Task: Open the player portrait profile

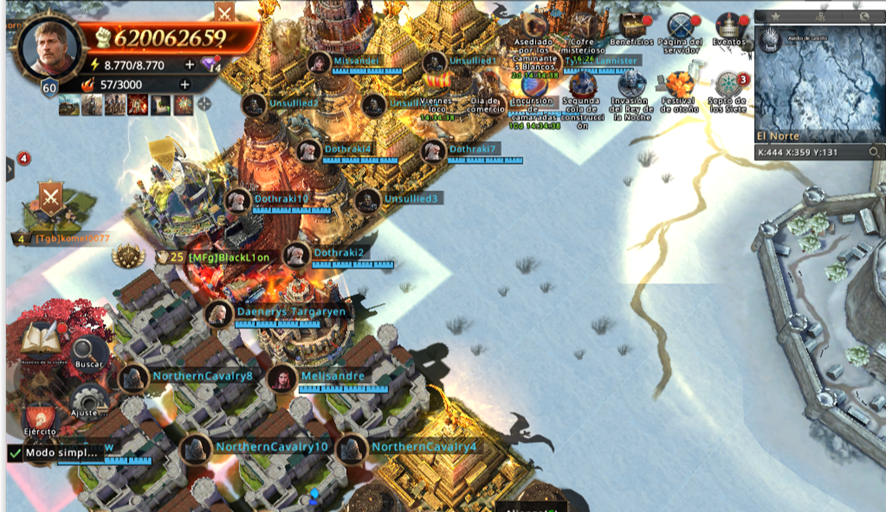Action: tap(48, 47)
